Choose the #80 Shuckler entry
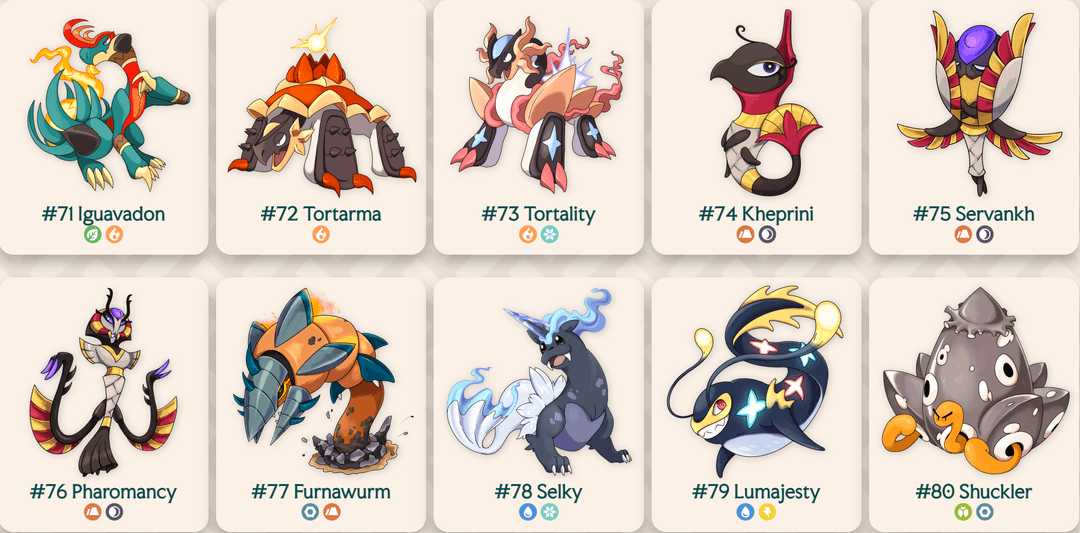Screen dimensions: 1080x533 973,400
